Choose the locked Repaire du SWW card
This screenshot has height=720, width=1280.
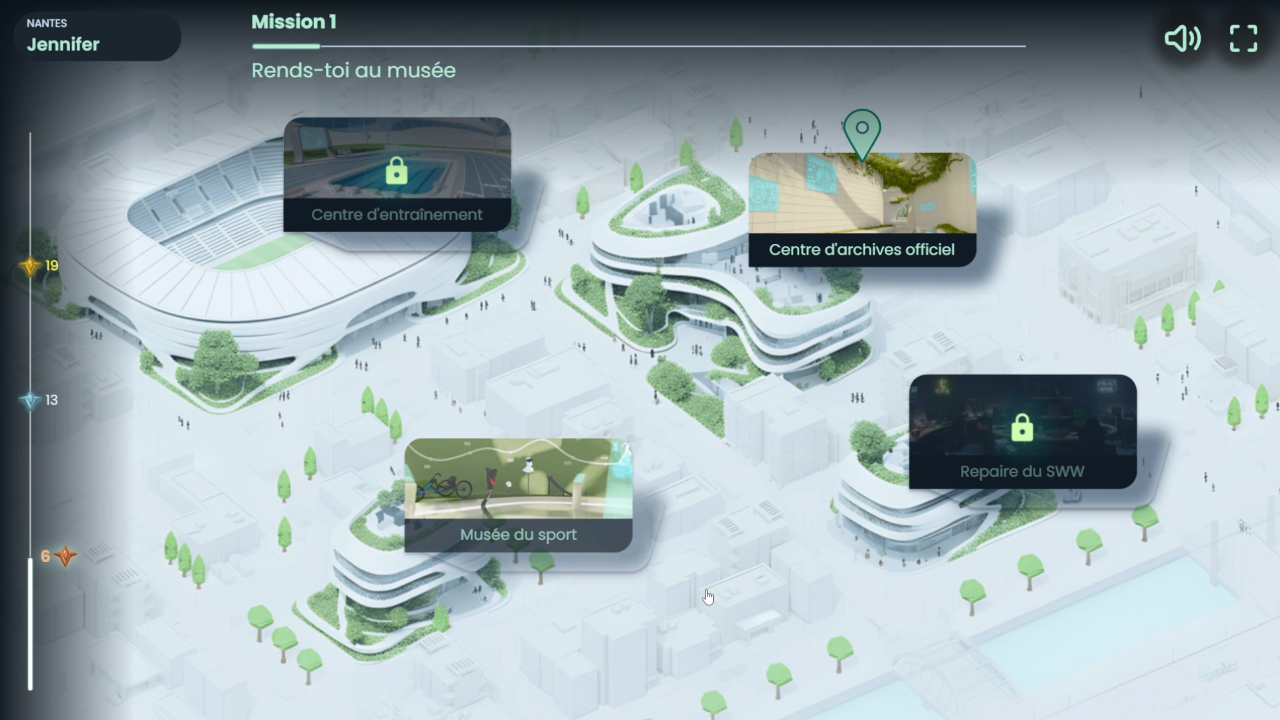[x=1022, y=432]
